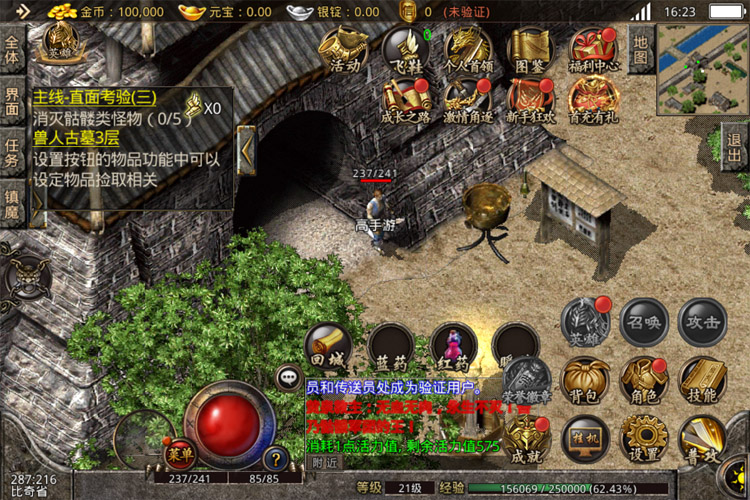Collapse the quest tracker with the arrow
The image size is (750, 500).
247,151
